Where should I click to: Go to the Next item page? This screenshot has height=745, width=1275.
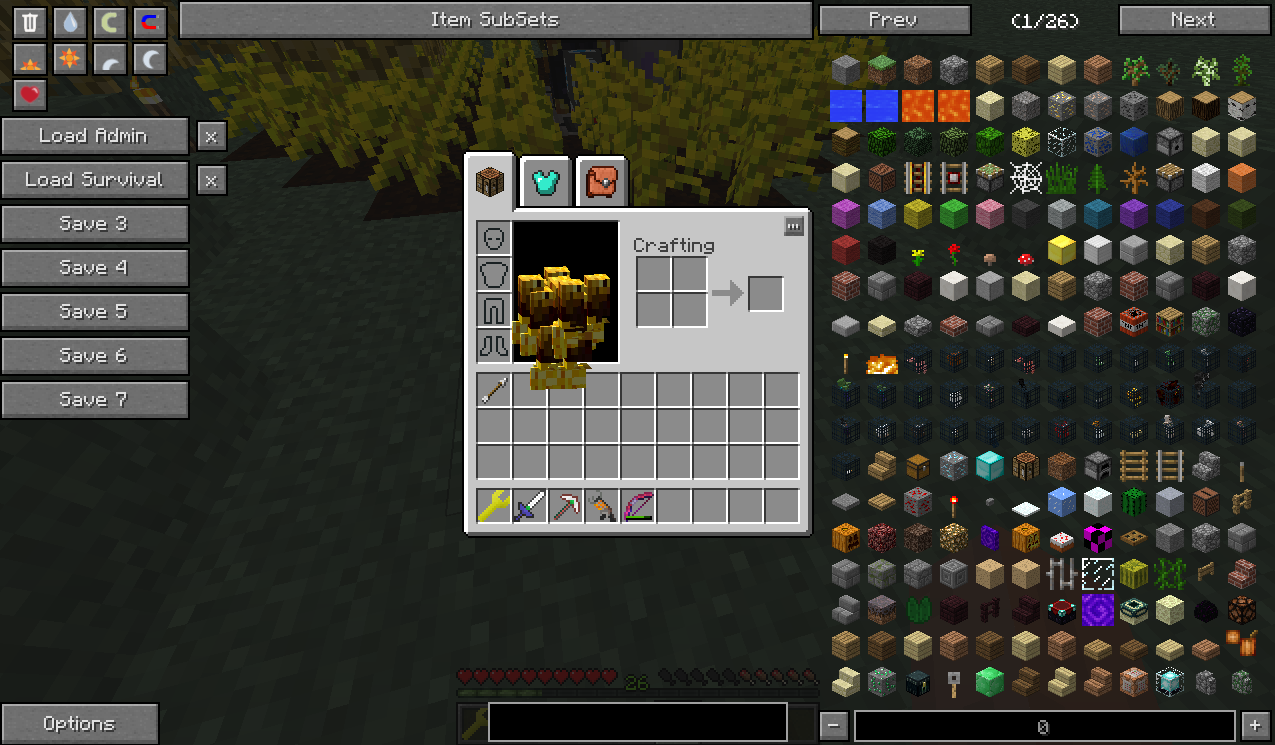(1193, 20)
